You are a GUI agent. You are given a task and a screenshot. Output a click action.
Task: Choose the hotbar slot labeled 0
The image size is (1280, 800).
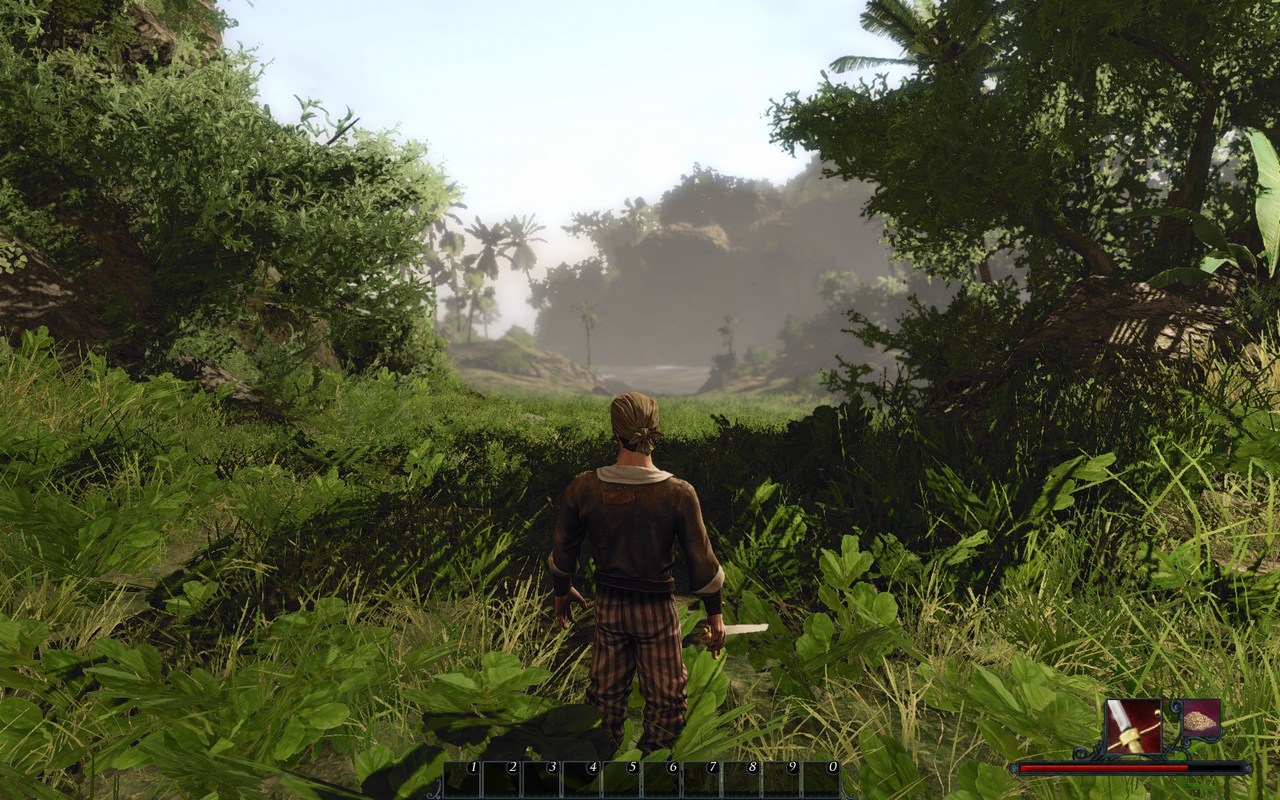822,780
